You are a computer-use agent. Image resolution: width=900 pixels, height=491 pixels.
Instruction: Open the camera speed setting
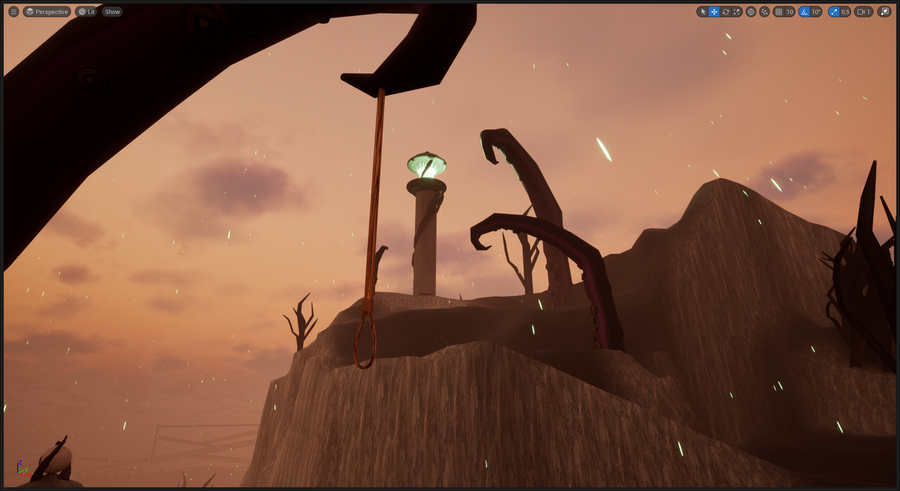[x=863, y=12]
